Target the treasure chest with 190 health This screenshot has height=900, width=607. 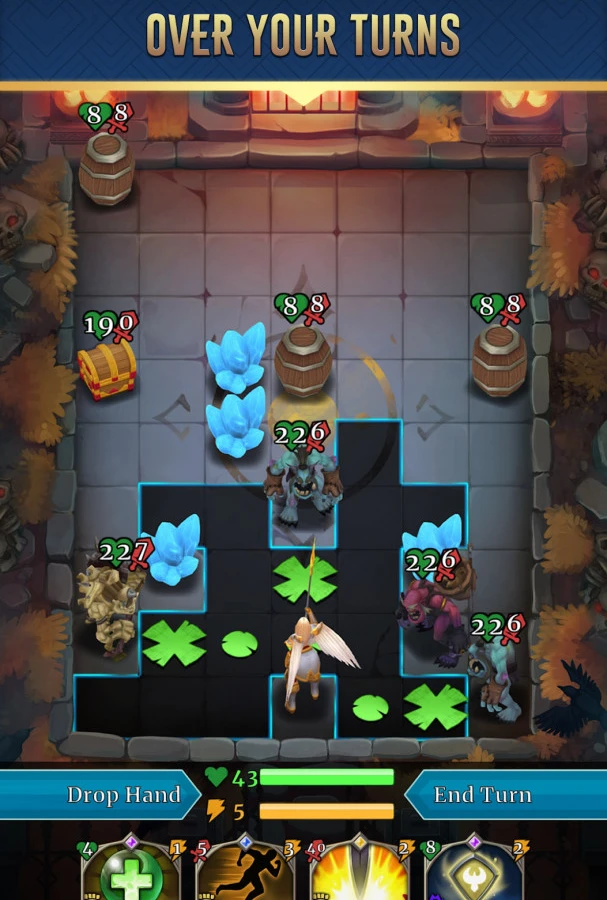tap(108, 365)
